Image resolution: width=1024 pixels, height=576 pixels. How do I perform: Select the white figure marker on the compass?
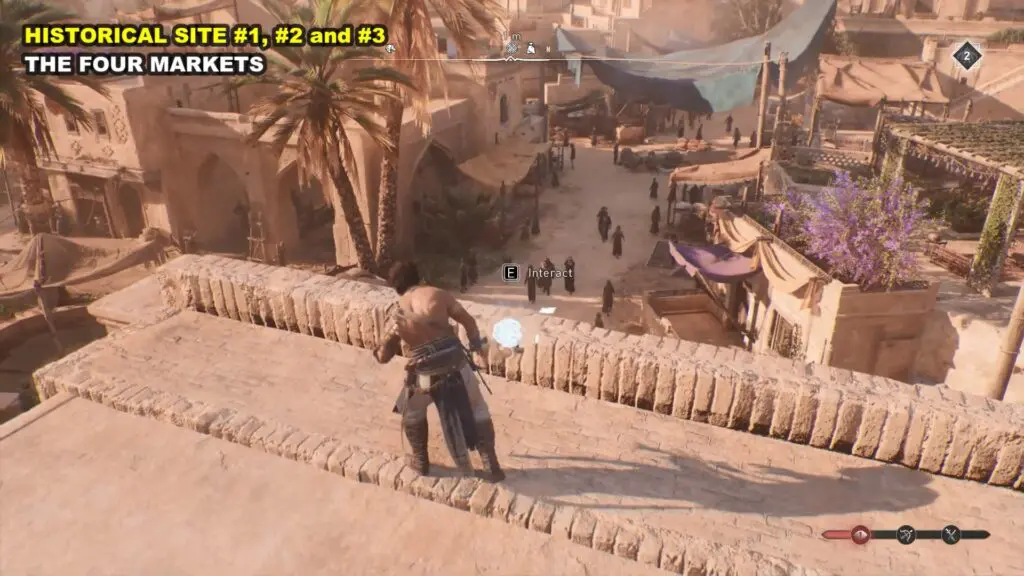coord(531,47)
